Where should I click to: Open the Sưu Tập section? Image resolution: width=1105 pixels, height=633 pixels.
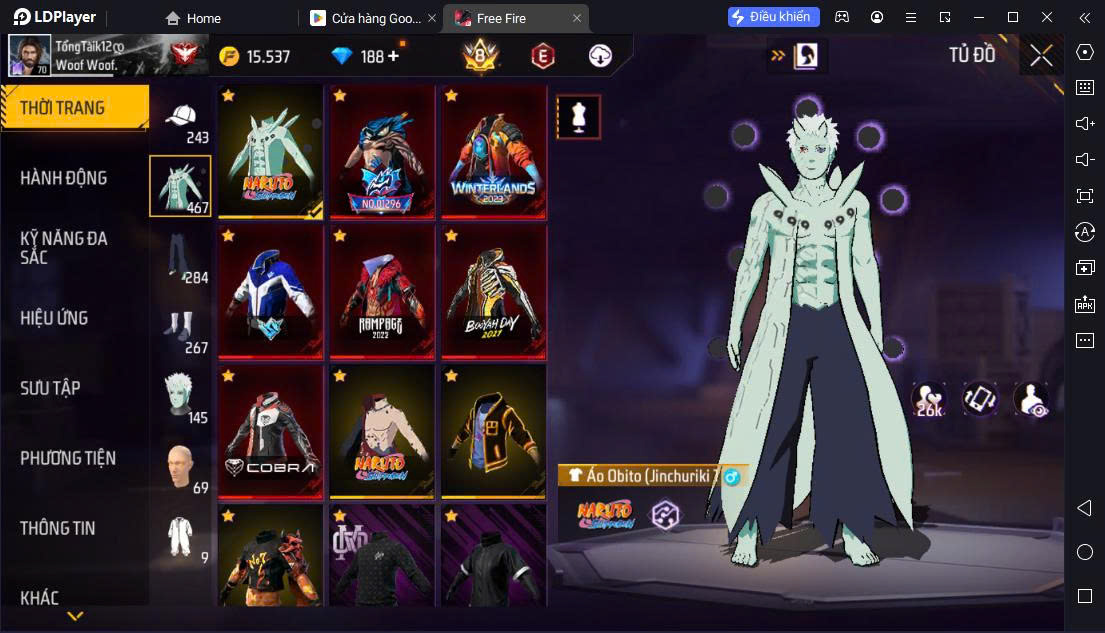pos(50,388)
